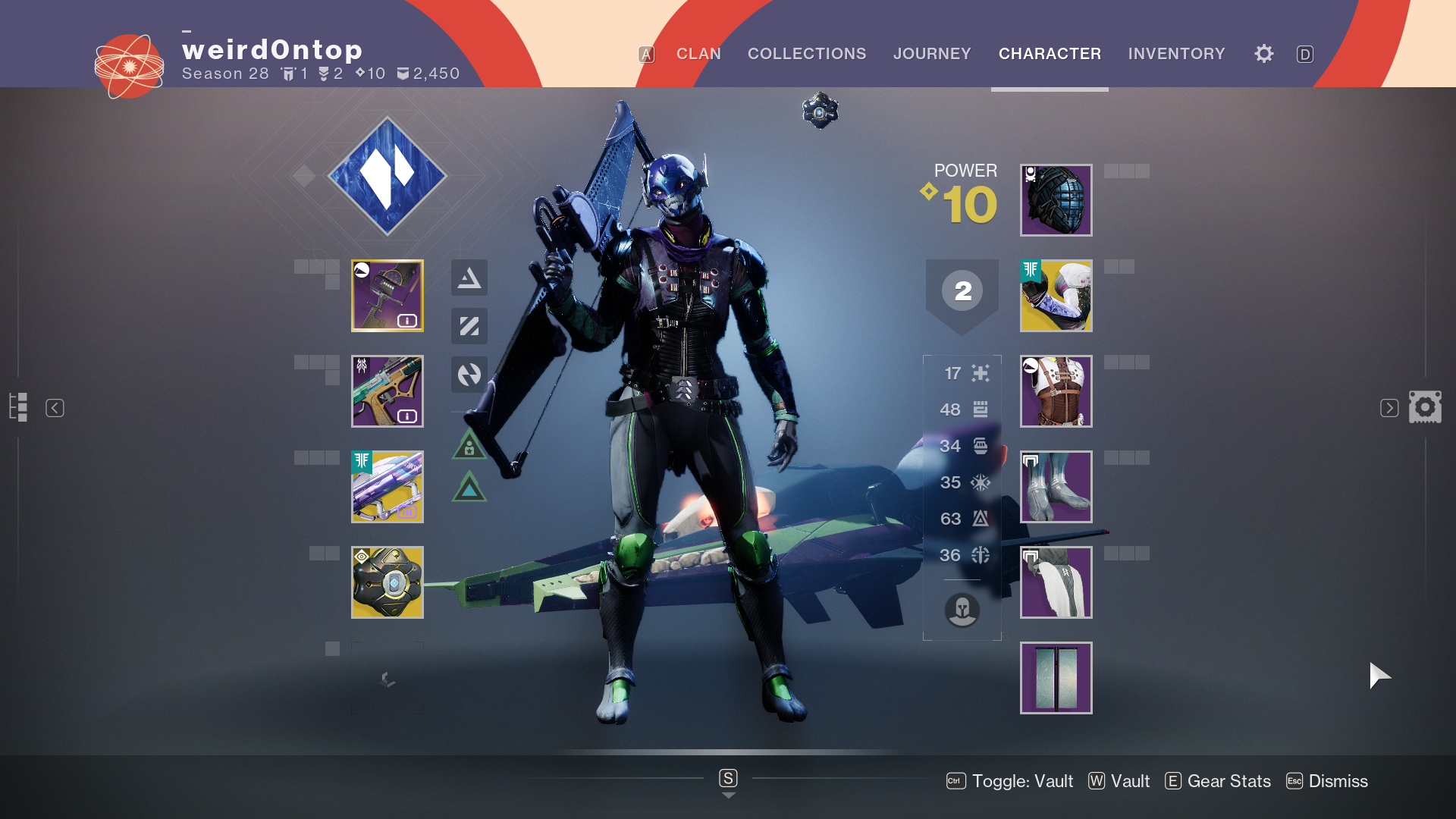Expand previous character with the left arrow
Image resolution: width=1456 pixels, height=819 pixels.
(x=54, y=407)
